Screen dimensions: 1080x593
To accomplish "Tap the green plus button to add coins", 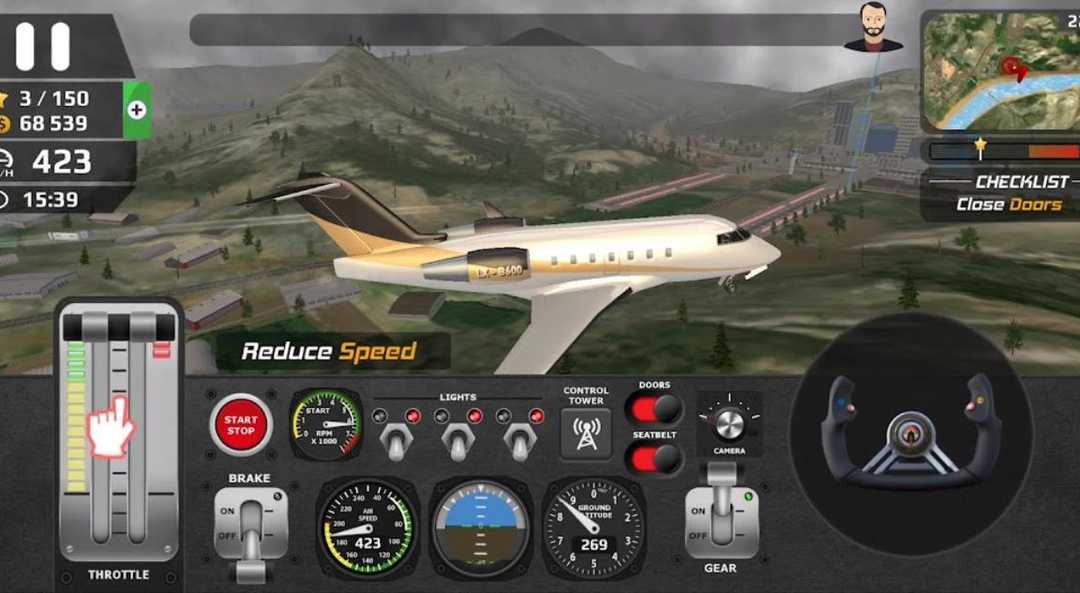I will (137, 110).
